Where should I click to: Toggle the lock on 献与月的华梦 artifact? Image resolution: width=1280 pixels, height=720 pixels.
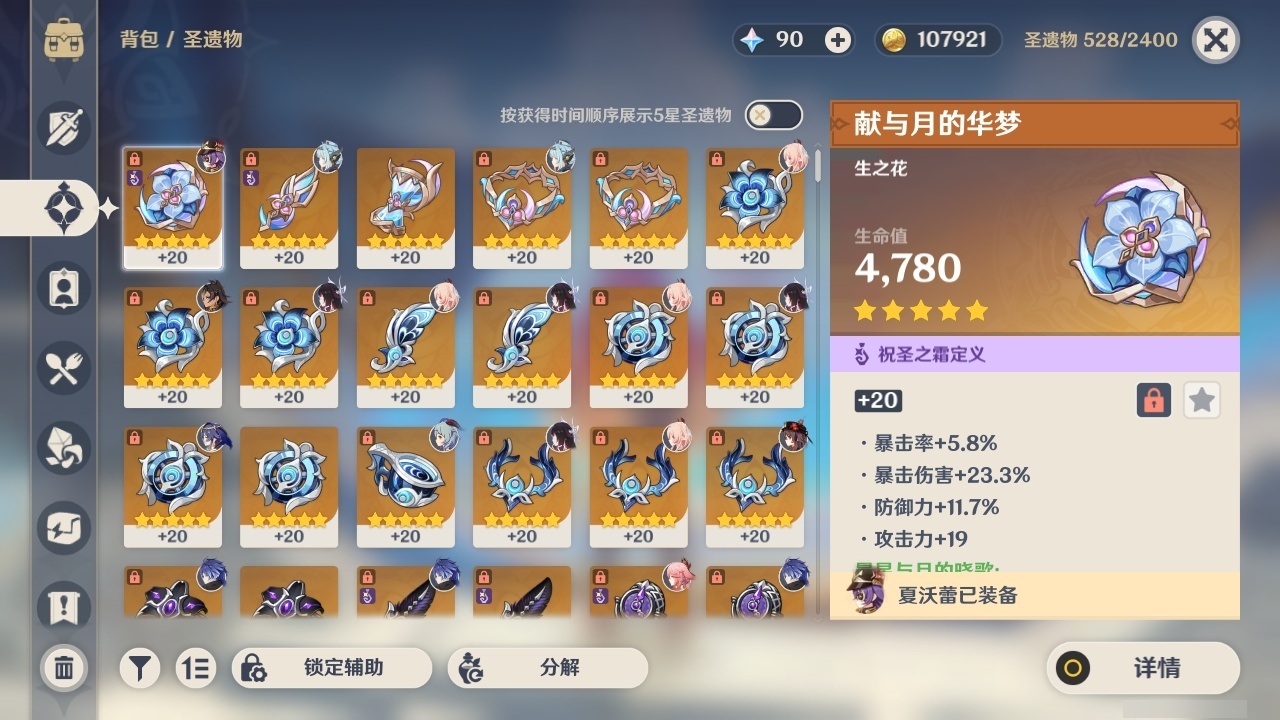coord(1155,400)
